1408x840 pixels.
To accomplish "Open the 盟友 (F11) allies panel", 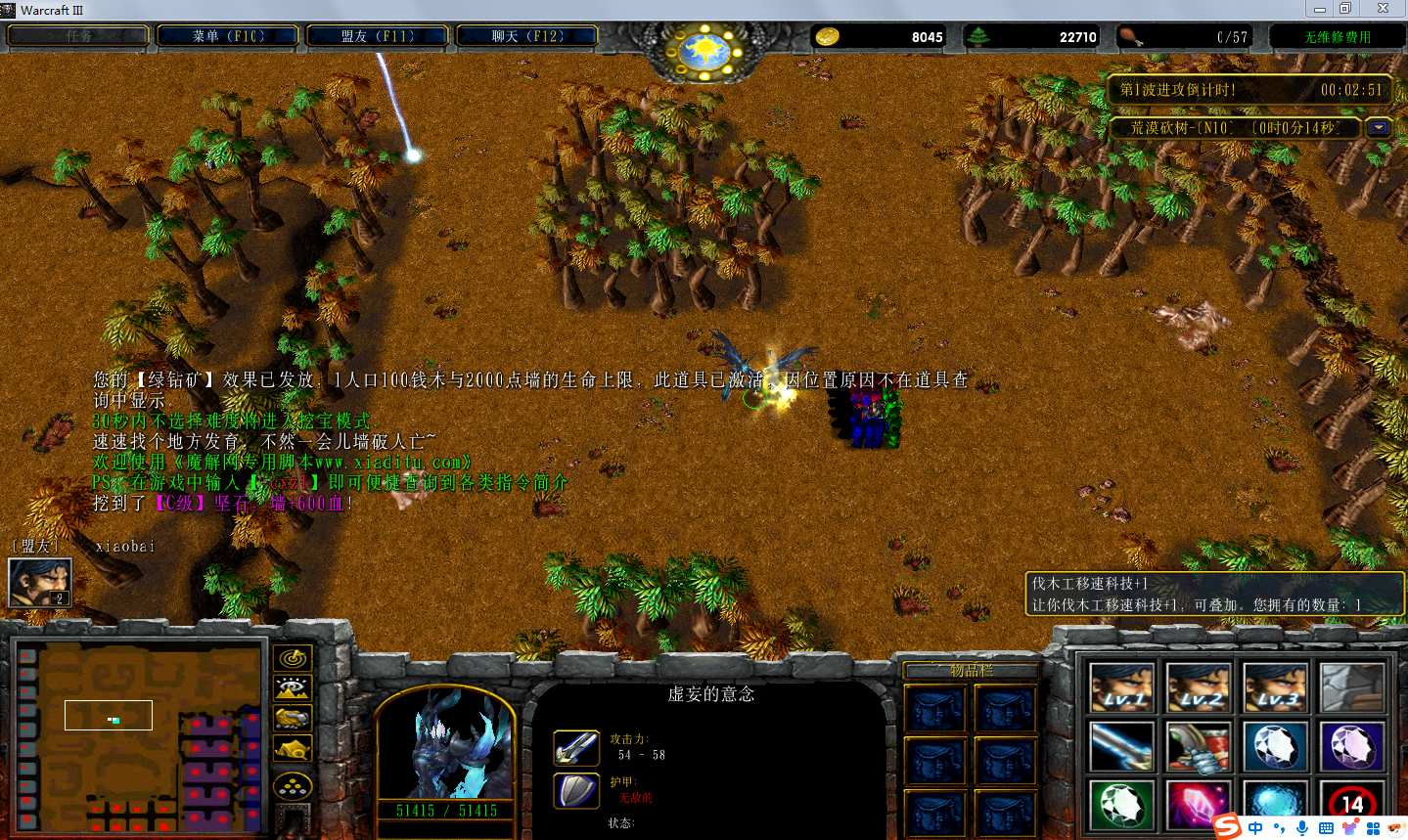I will [378, 36].
